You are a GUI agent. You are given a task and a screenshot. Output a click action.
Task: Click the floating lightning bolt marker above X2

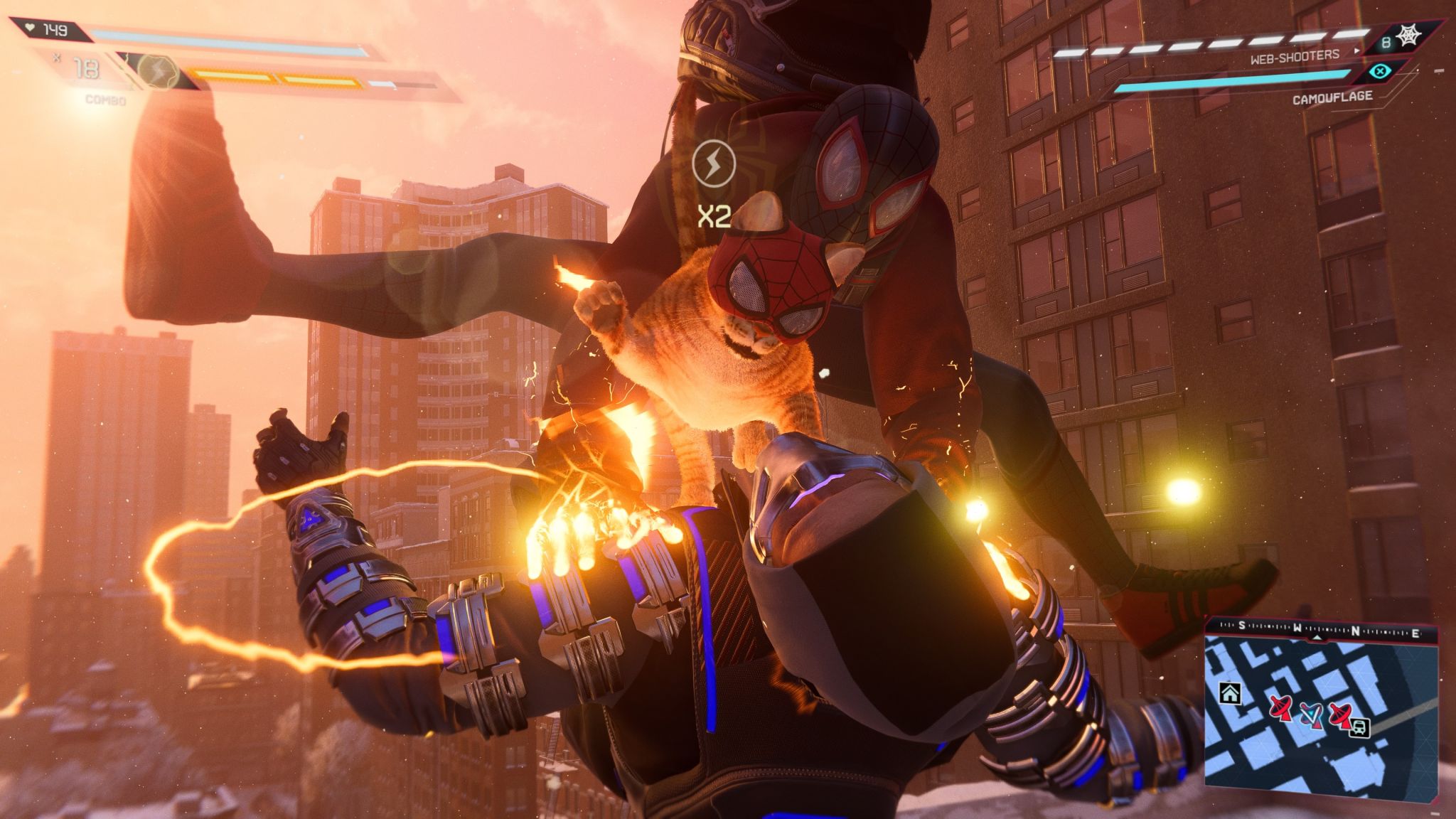[712, 162]
